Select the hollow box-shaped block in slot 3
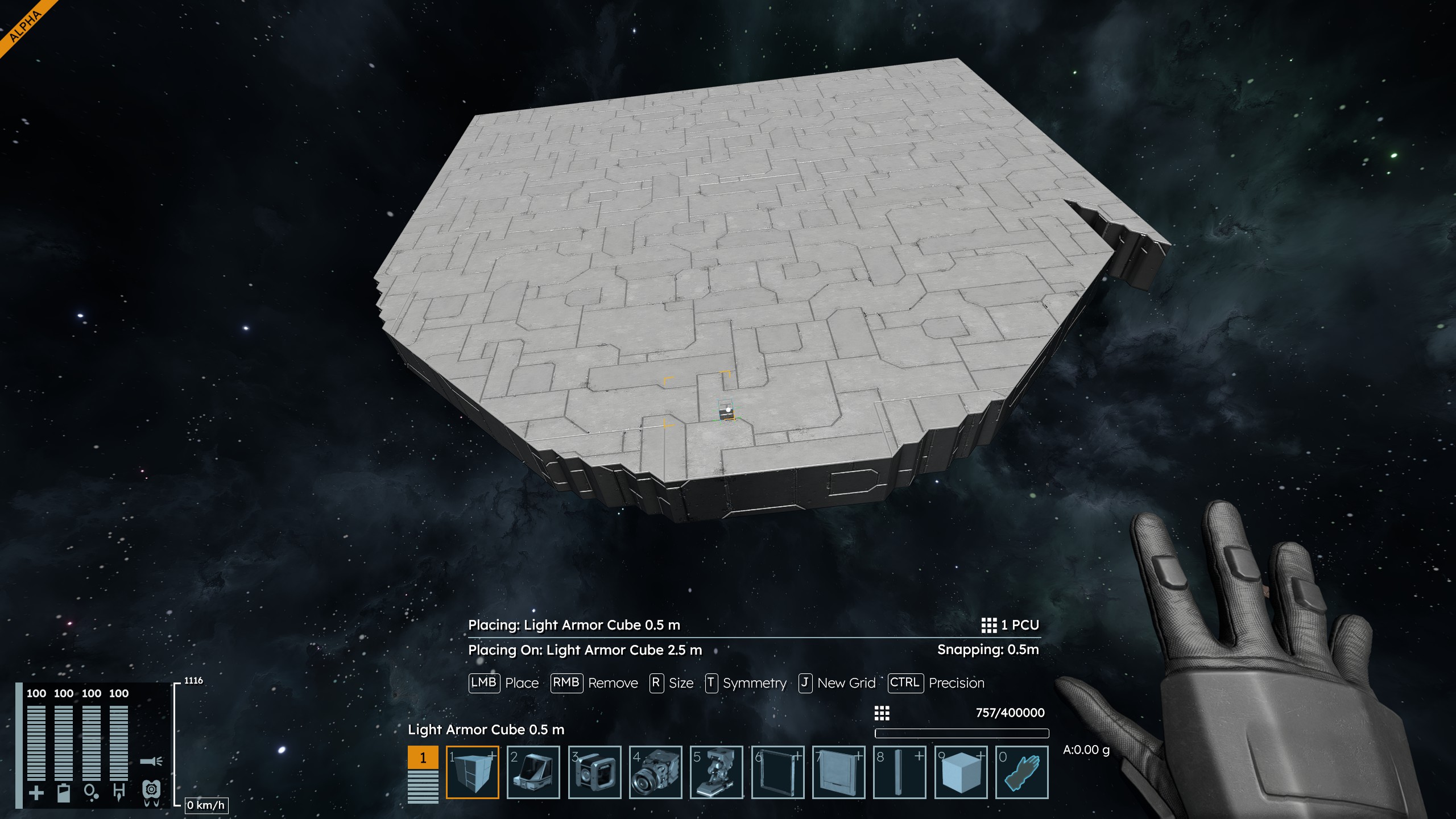The width and height of the screenshot is (1456, 819). (x=594, y=772)
